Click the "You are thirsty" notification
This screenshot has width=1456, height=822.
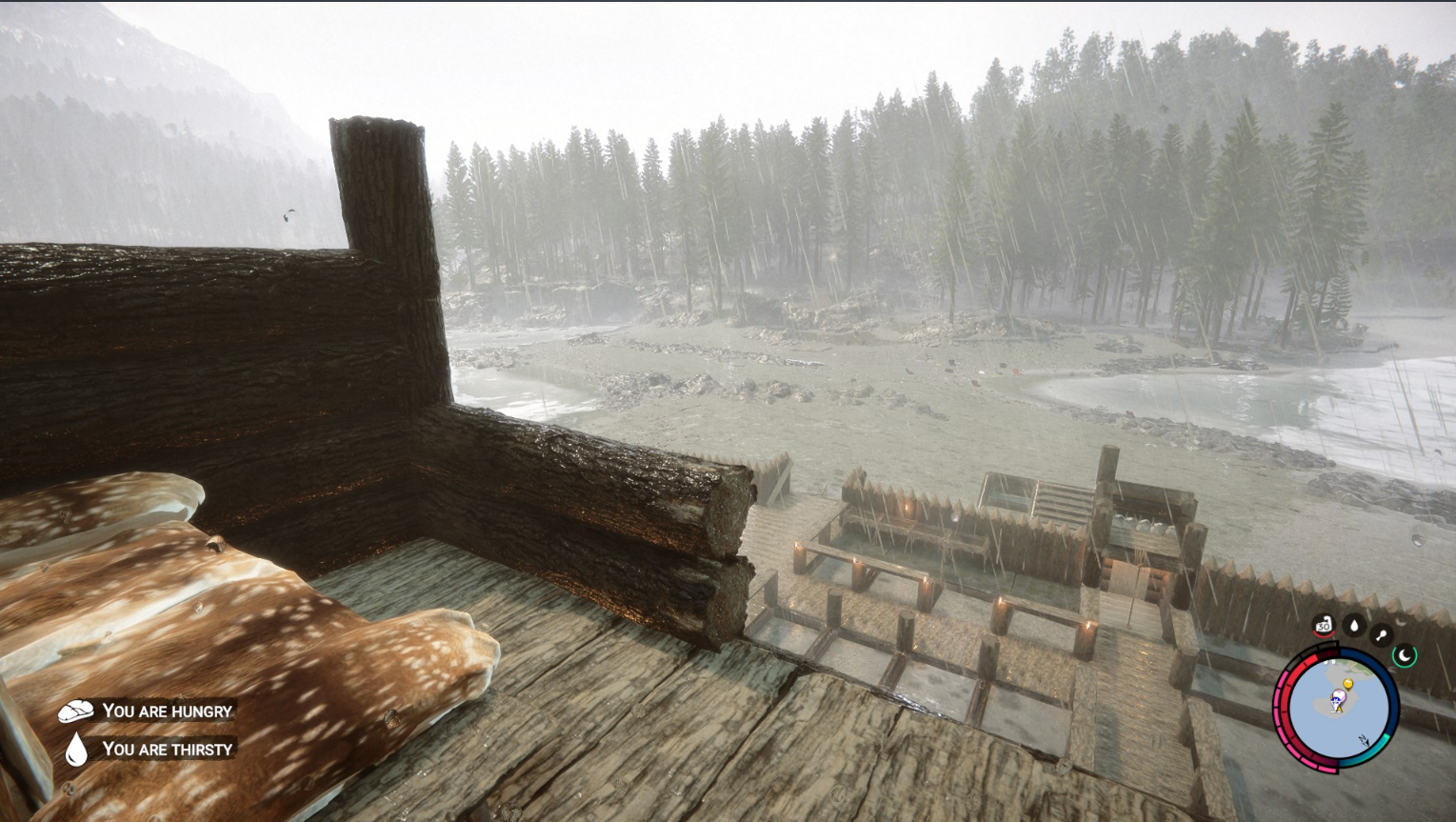(x=150, y=750)
